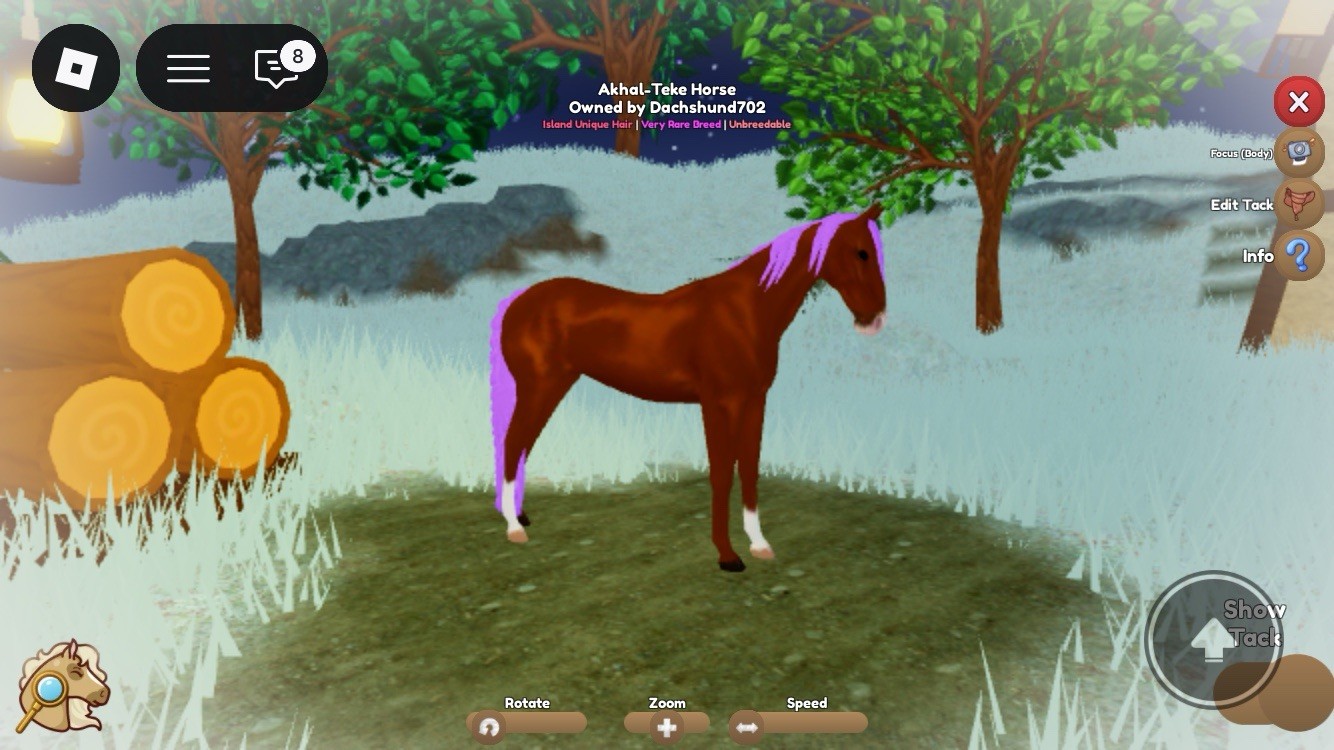This screenshot has height=750, width=1334.
Task: Select the Edit Tack saddle icon
Action: click(1299, 204)
